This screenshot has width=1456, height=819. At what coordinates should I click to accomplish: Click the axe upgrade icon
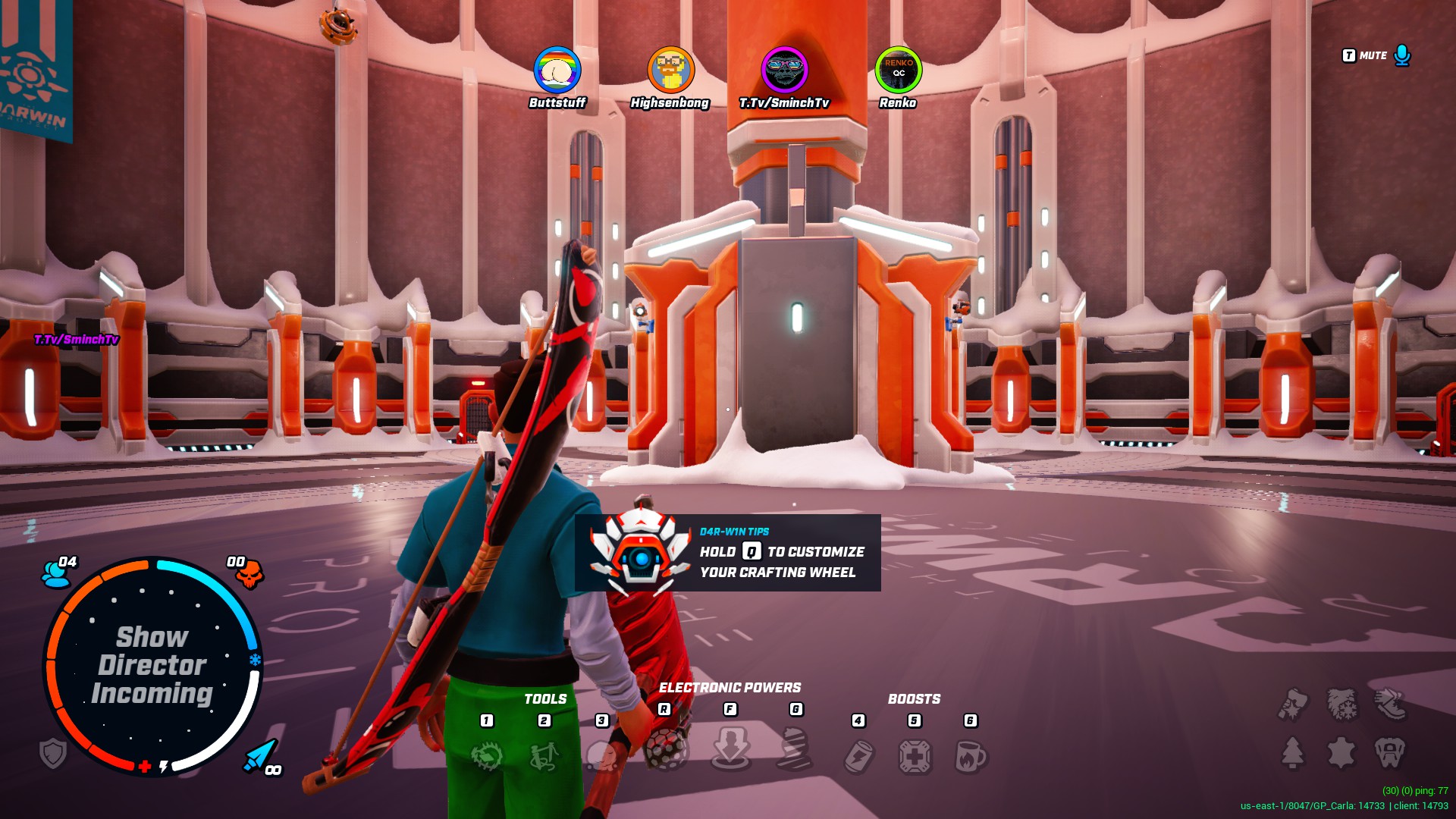[1293, 704]
